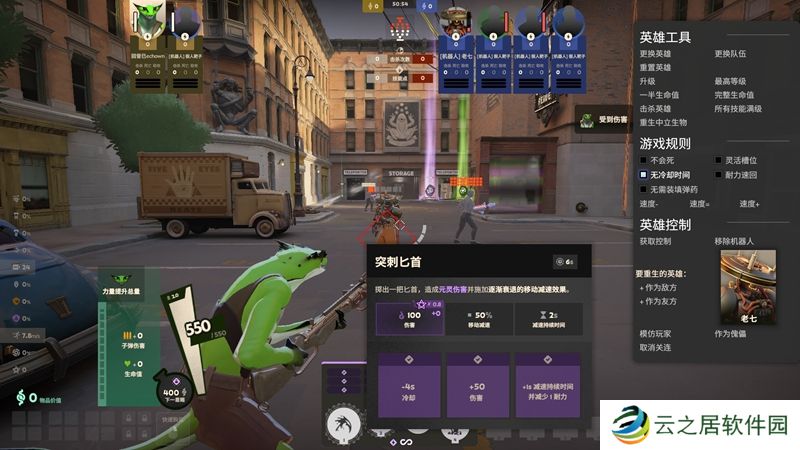800x450 pixels.
Task: Click 重置英雄 to reset the hero
Action: point(658,67)
